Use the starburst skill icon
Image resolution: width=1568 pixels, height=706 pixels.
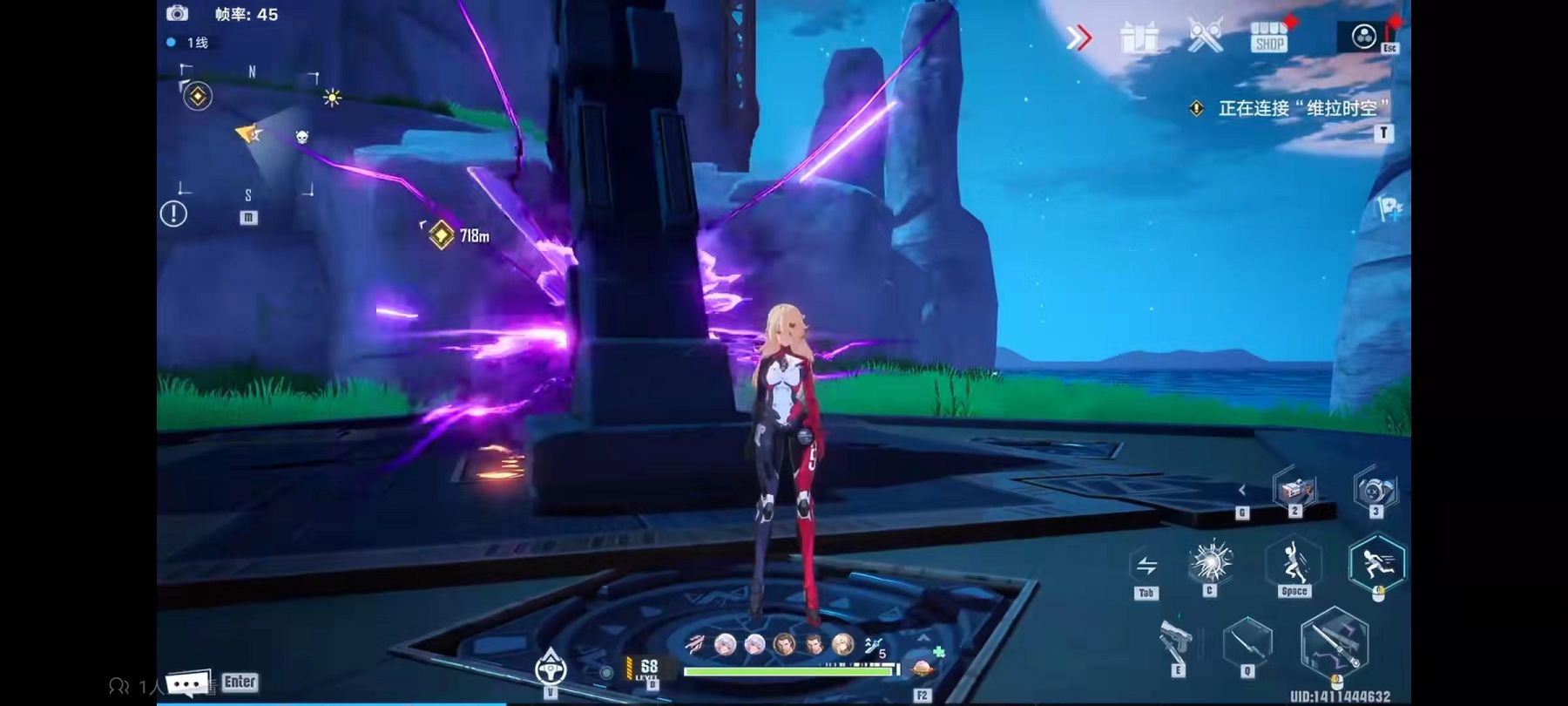click(1210, 562)
